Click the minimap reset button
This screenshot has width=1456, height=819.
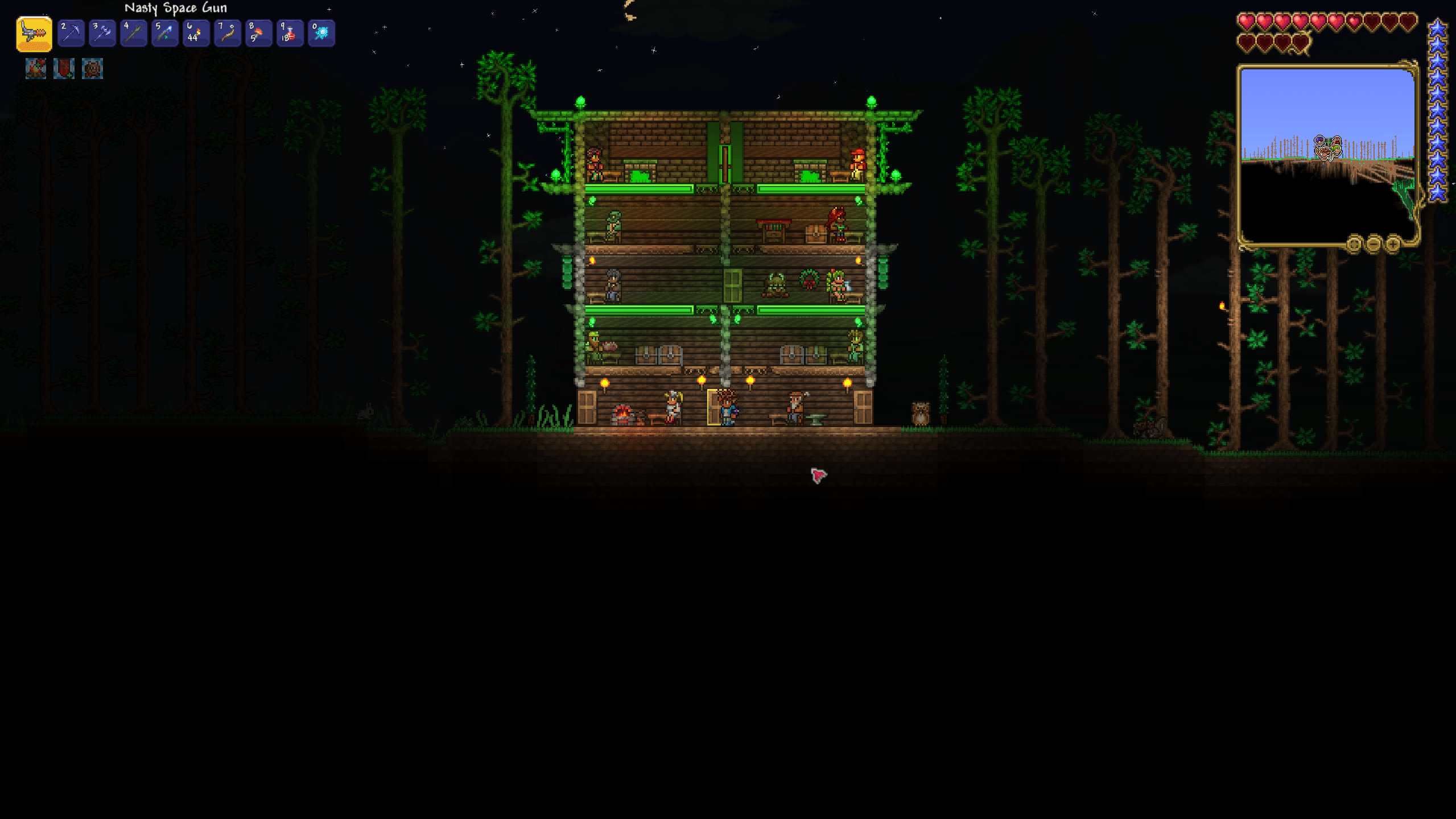[1355, 245]
